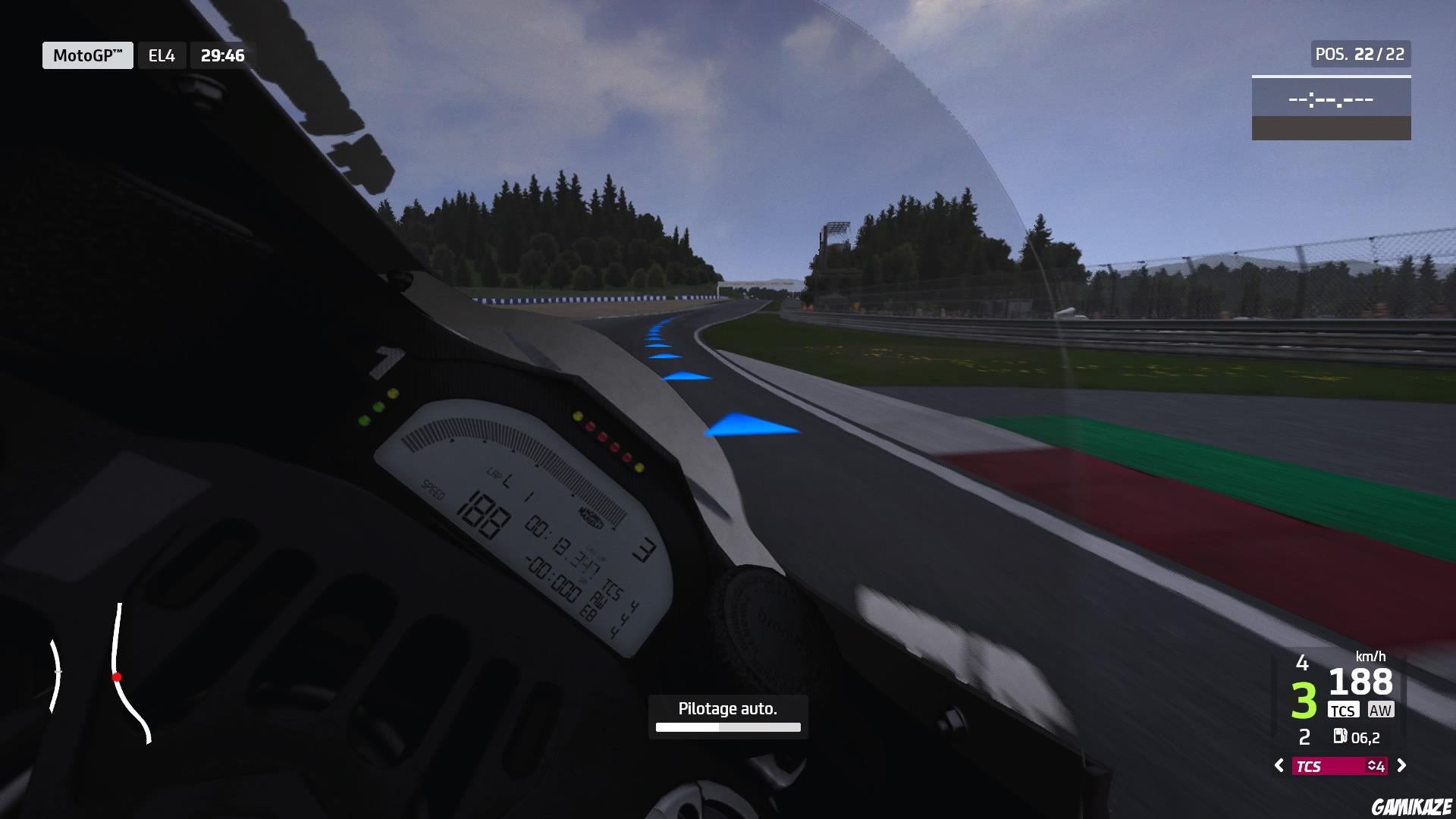
Task: Click the left chevron of the TCS selector
Action: (x=1279, y=767)
